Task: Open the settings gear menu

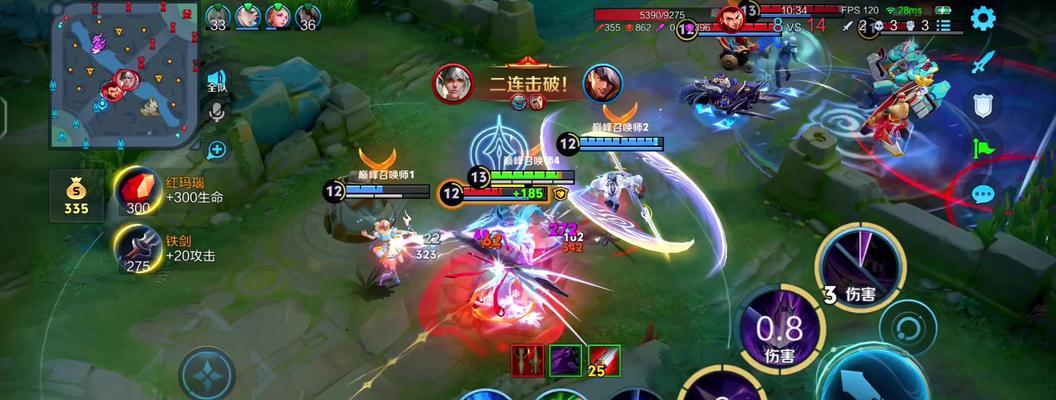Action: (x=983, y=18)
